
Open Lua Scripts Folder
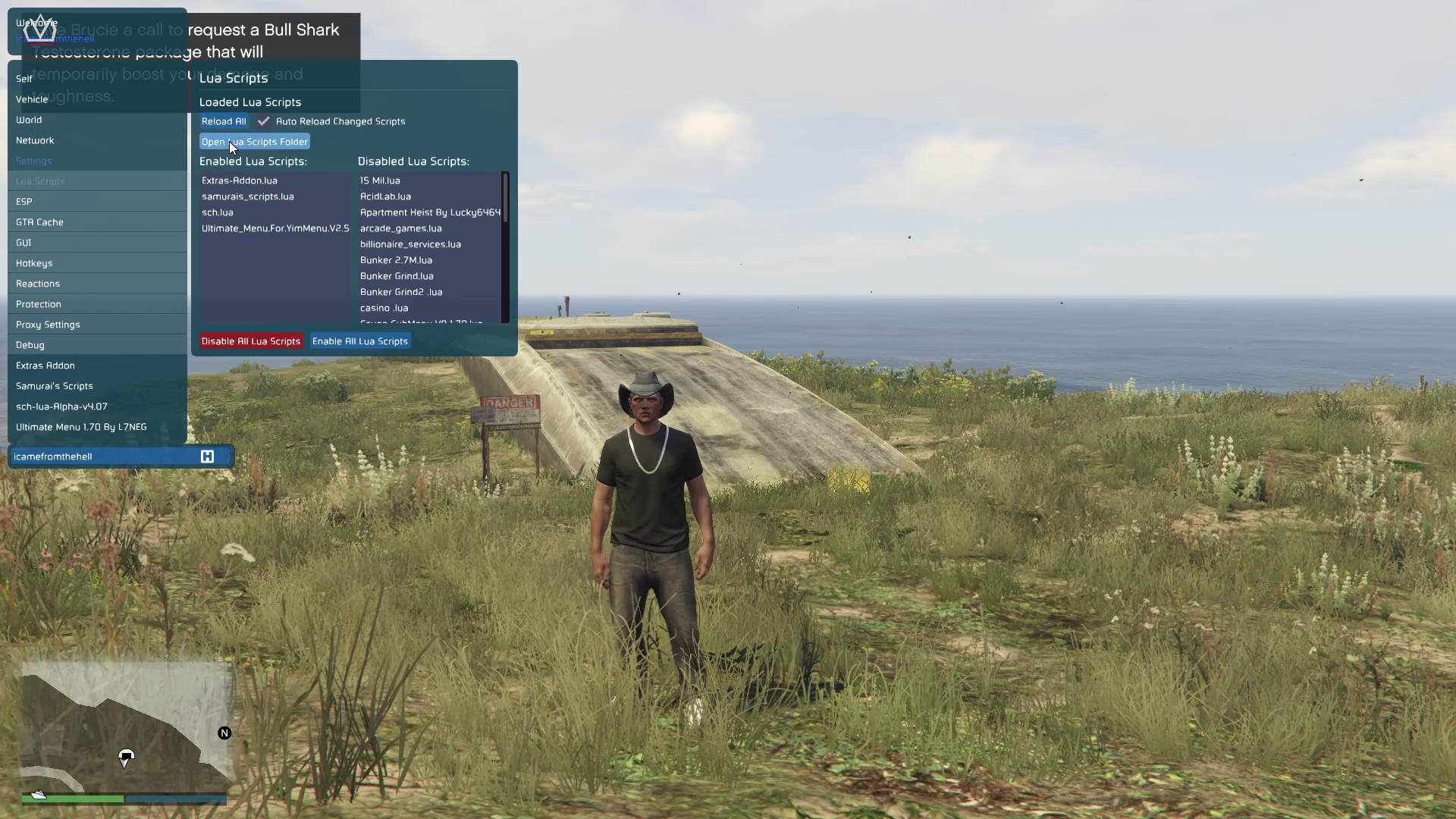pyautogui.click(x=255, y=142)
